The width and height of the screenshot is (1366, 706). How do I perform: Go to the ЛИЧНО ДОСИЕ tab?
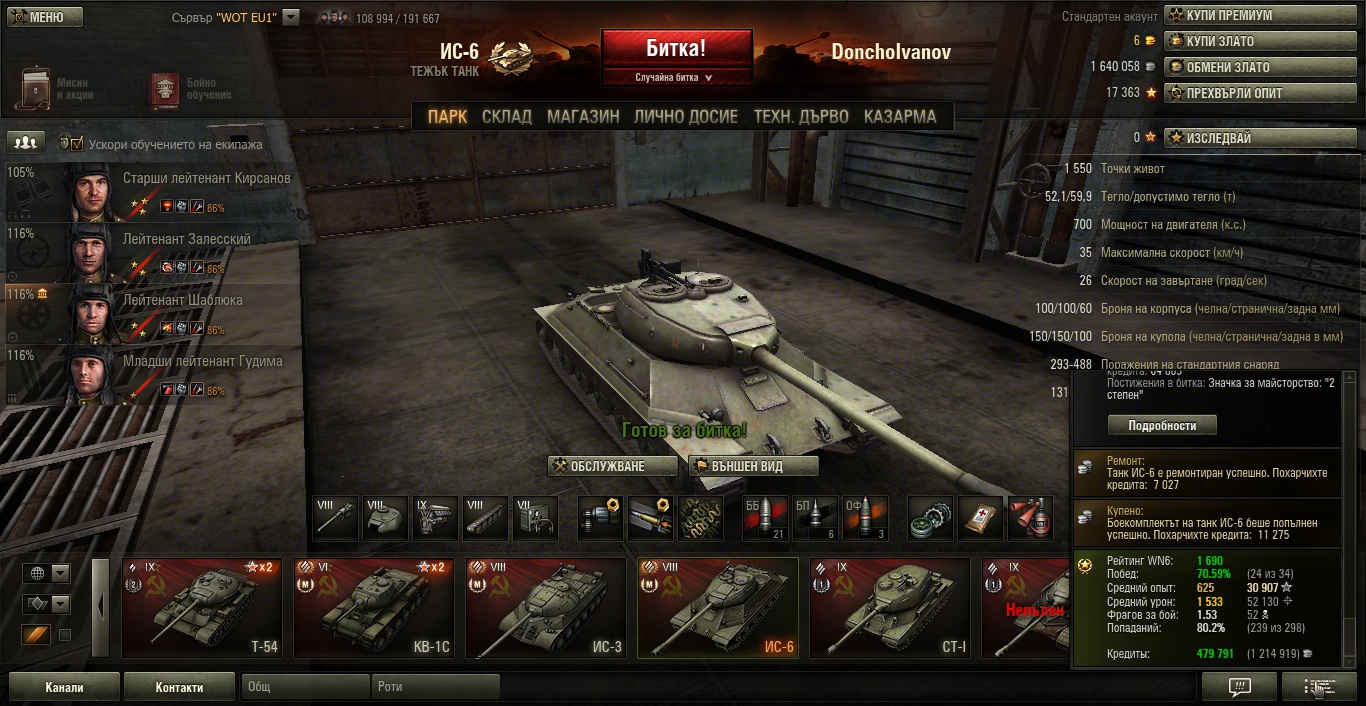pos(686,117)
